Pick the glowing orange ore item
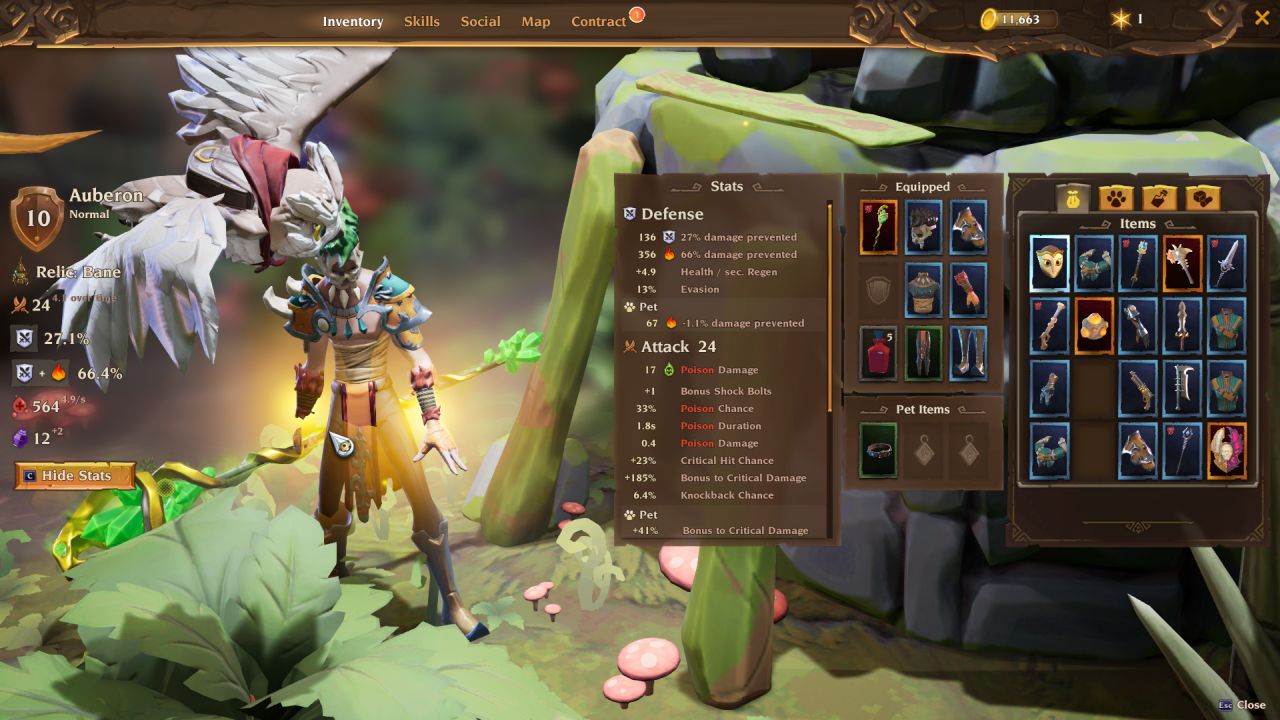This screenshot has width=1280, height=720. tap(1094, 326)
